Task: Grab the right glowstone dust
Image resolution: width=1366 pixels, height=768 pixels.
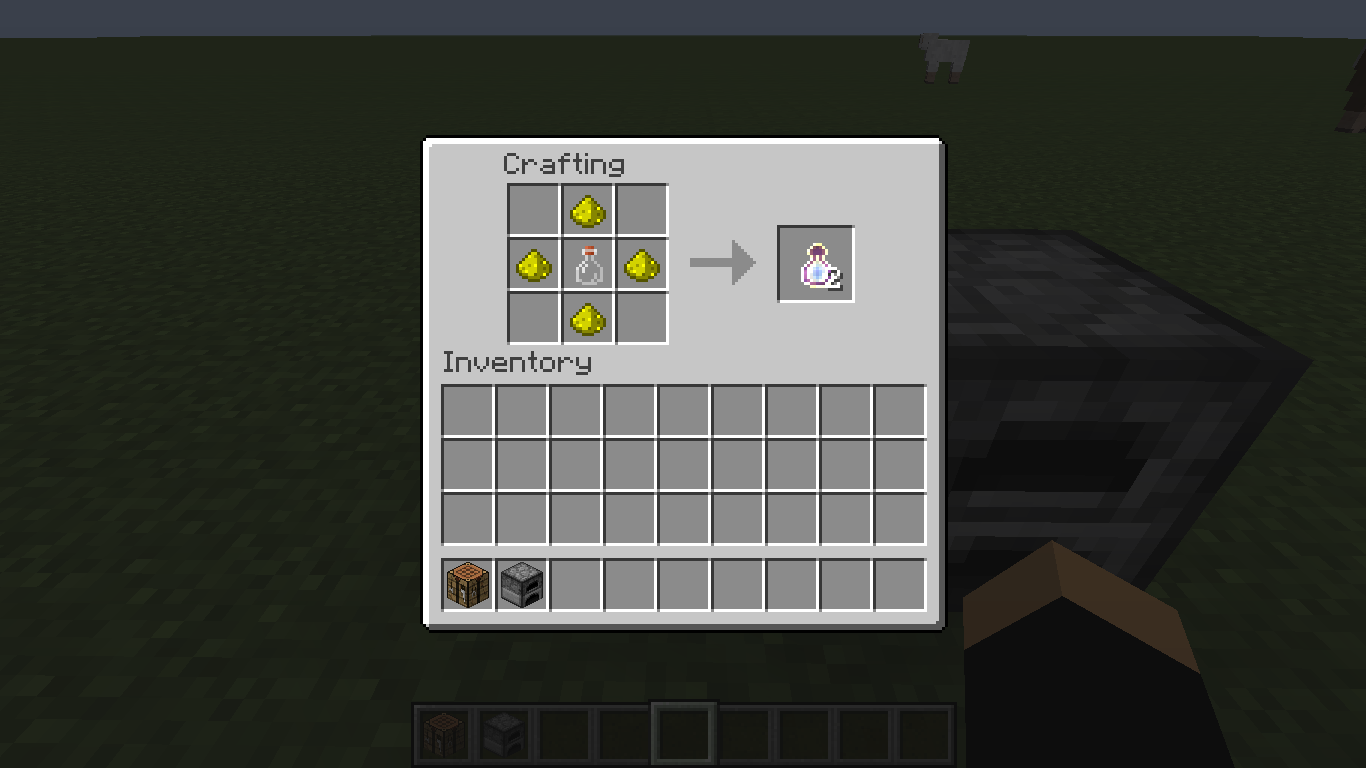Action: point(642,264)
